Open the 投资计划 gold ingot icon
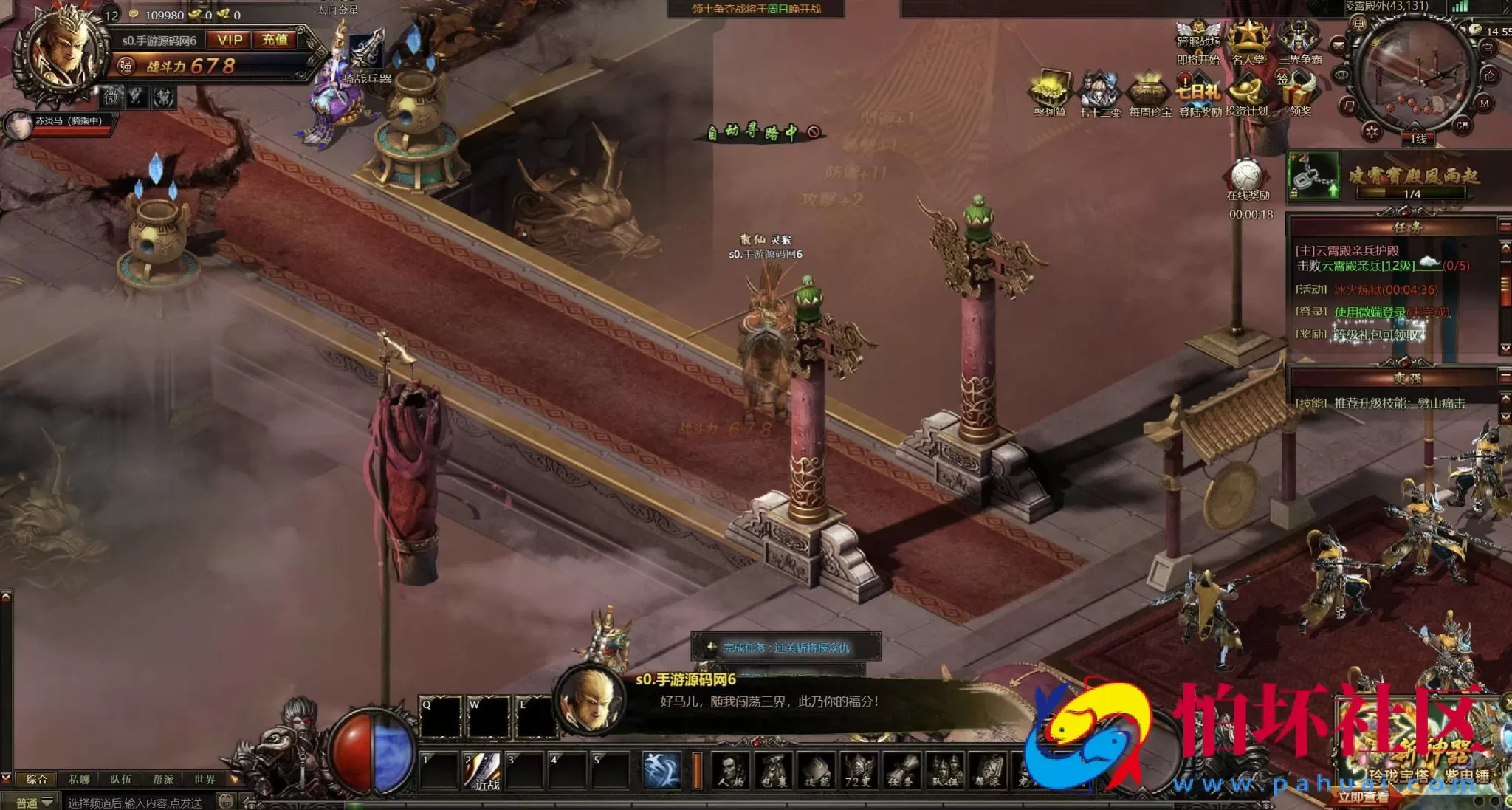The width and height of the screenshot is (1512, 810). (1247, 94)
